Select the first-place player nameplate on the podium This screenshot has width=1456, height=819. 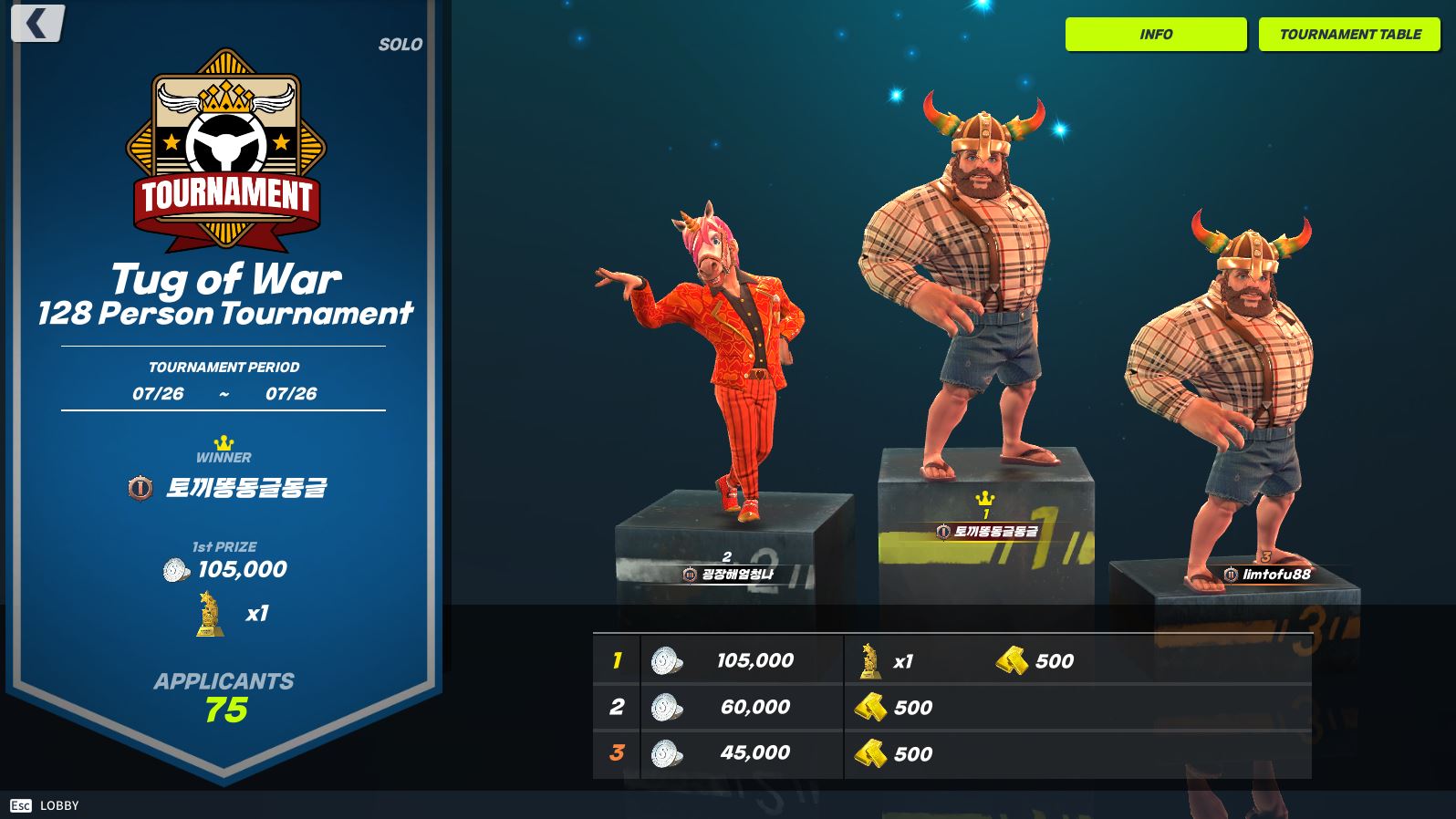987,531
